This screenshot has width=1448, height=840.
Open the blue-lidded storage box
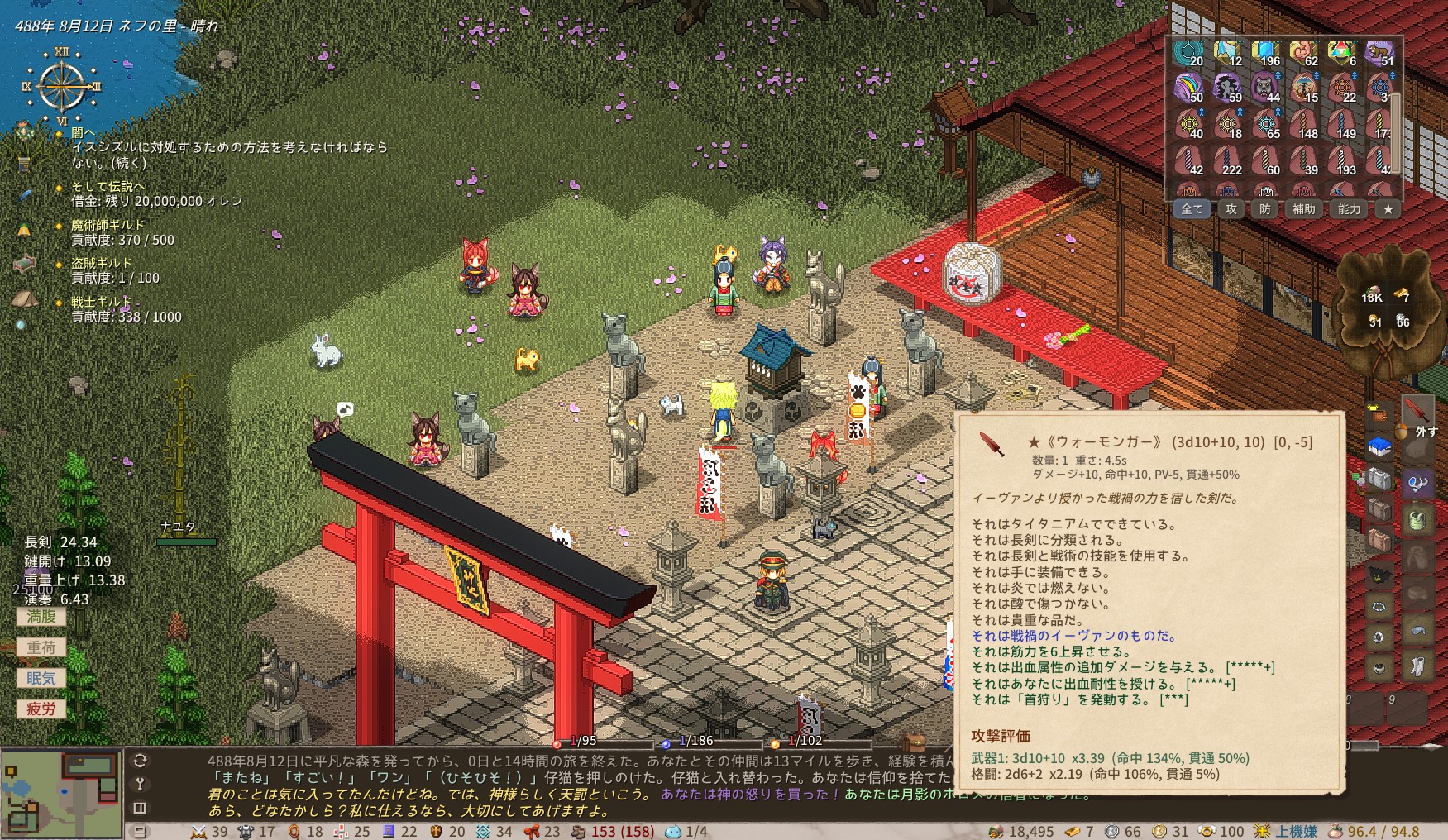point(1379,447)
